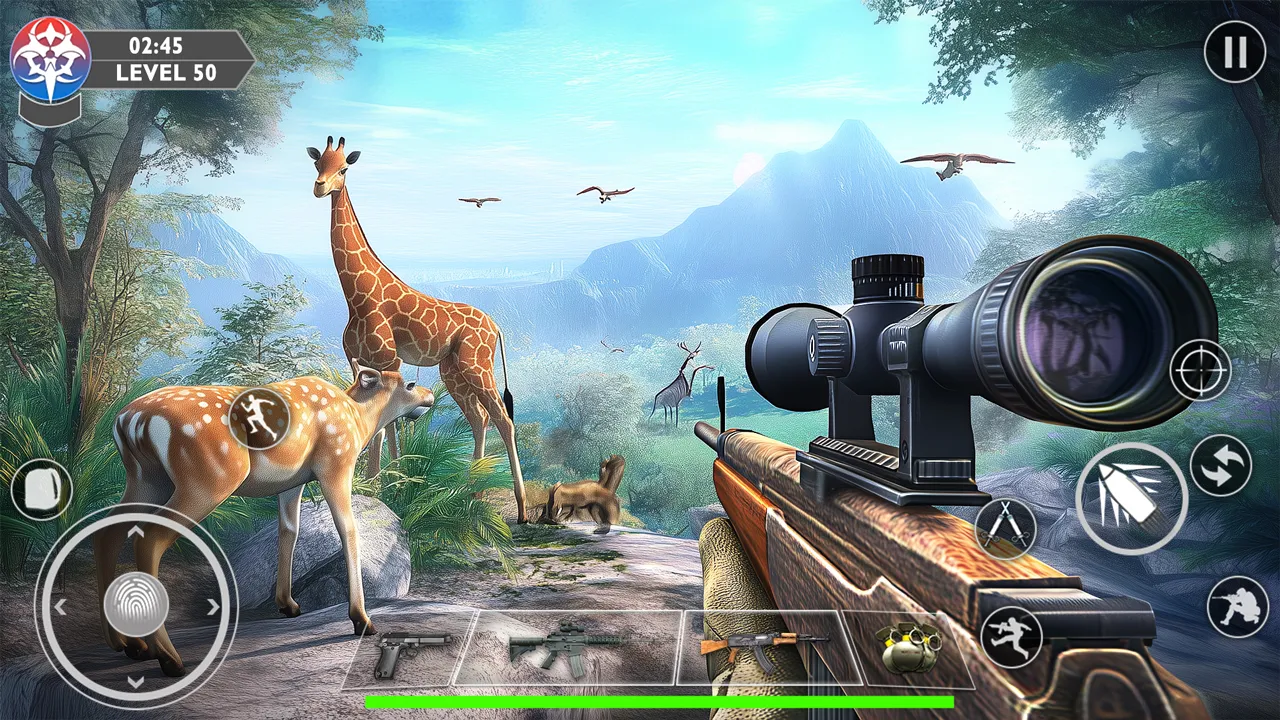The height and width of the screenshot is (720, 1280).
Task: Open the backpack button
Action: coord(42,490)
